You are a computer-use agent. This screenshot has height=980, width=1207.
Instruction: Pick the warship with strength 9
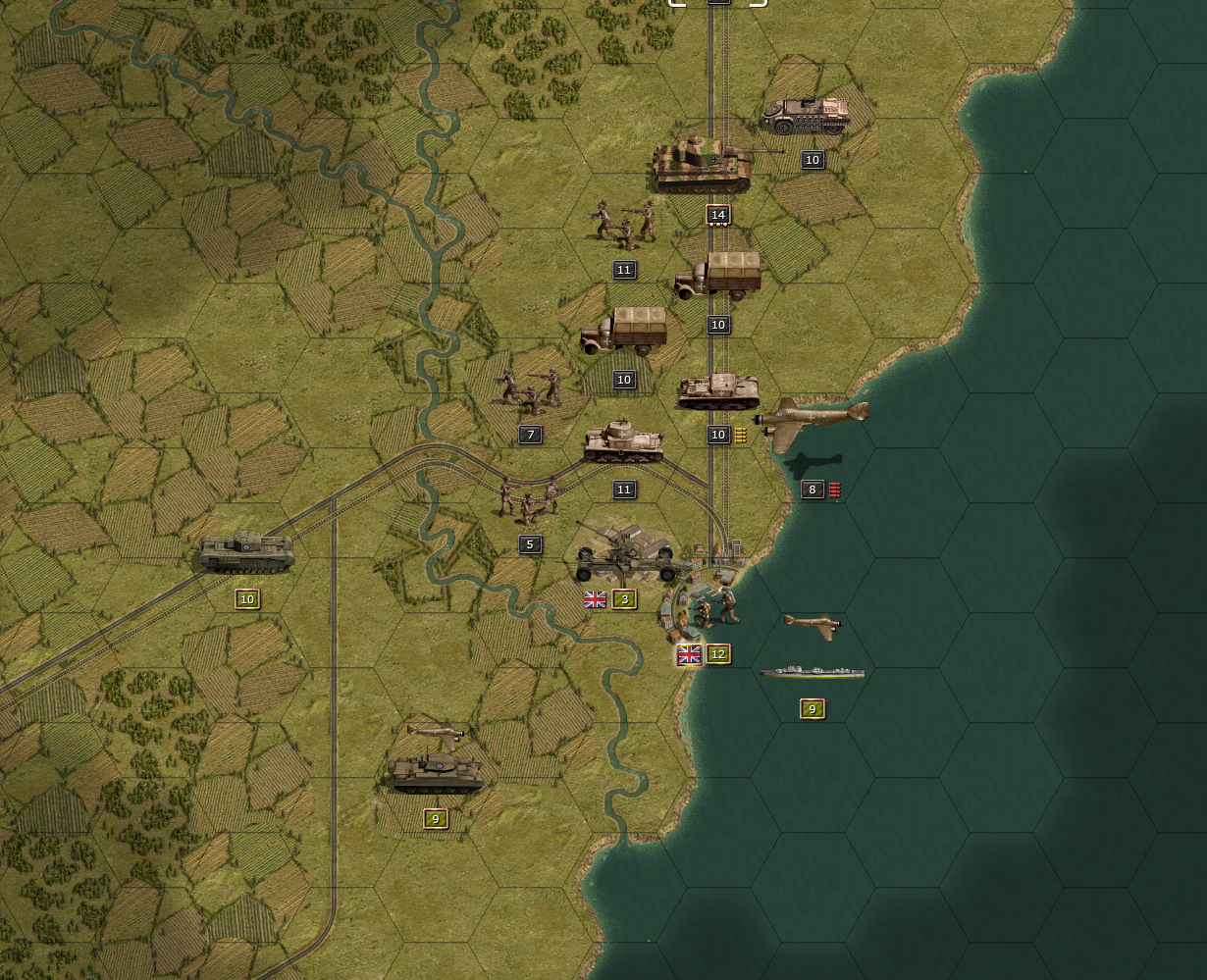[813, 673]
